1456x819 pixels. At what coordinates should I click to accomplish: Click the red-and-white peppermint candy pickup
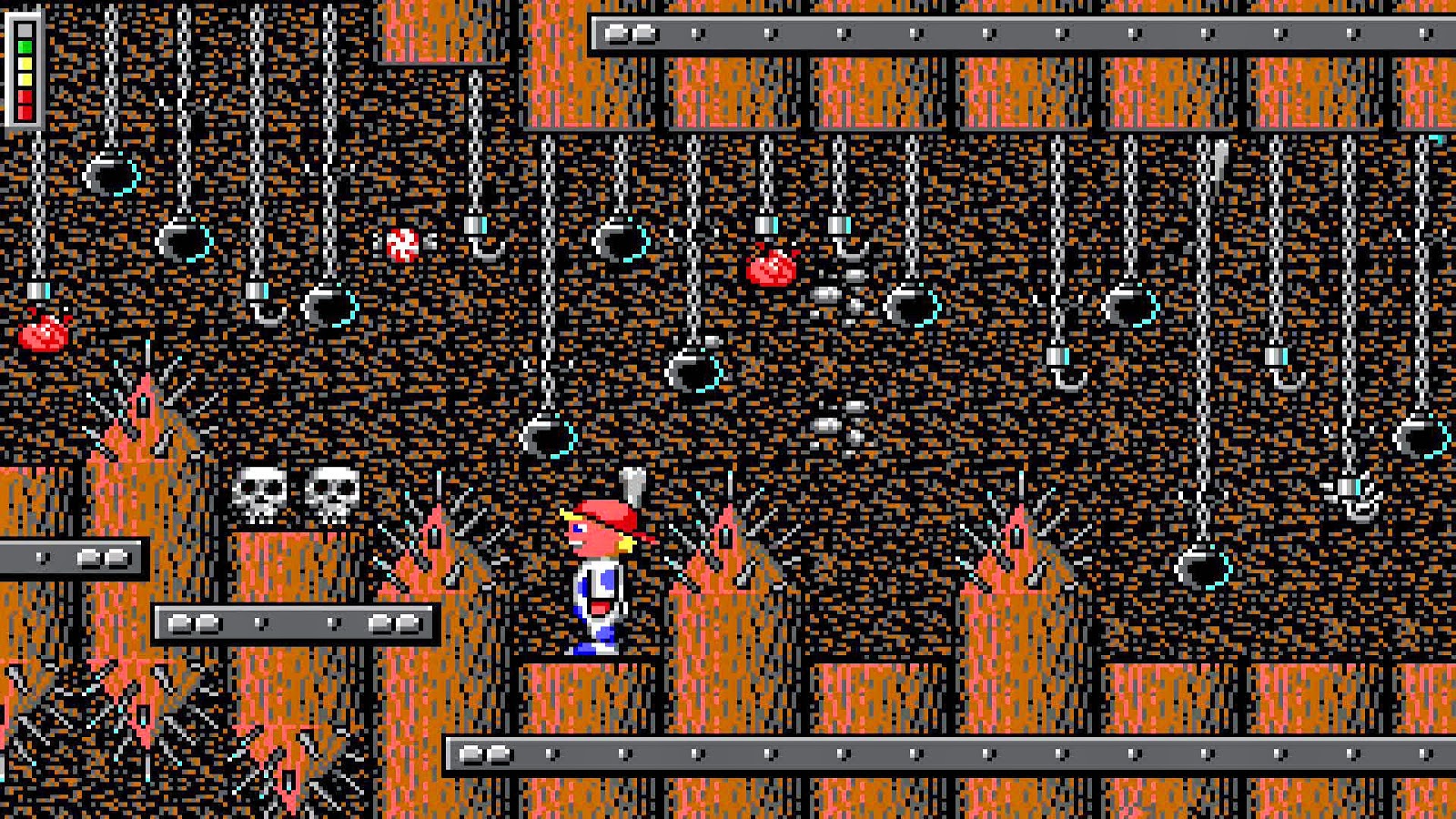click(x=401, y=243)
